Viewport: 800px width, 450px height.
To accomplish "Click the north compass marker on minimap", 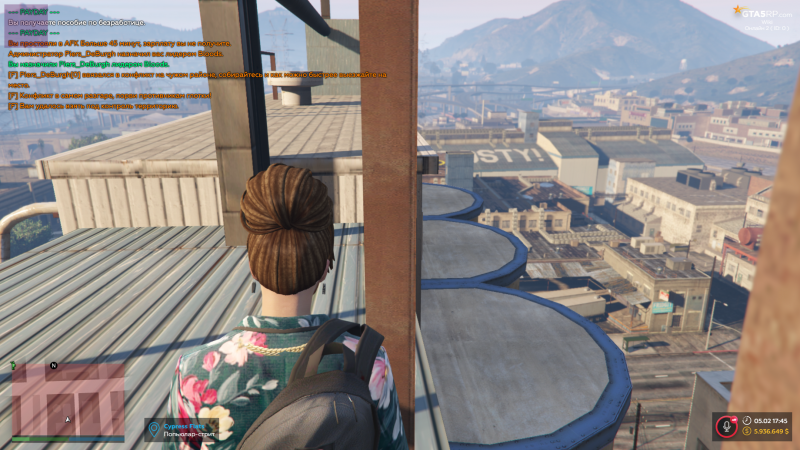I will (54, 365).
